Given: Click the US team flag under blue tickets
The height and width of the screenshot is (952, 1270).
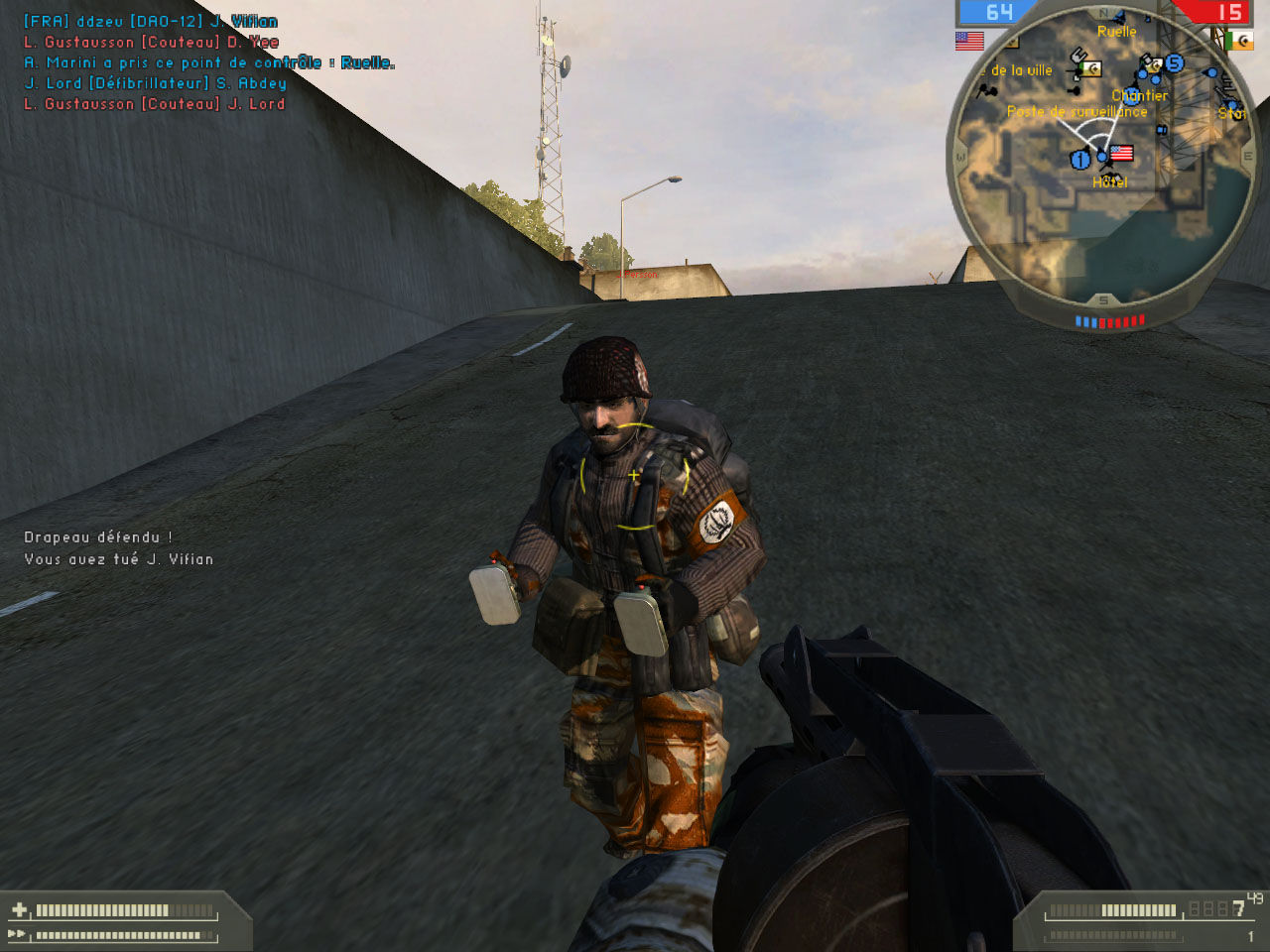Looking at the screenshot, I should tap(969, 41).
